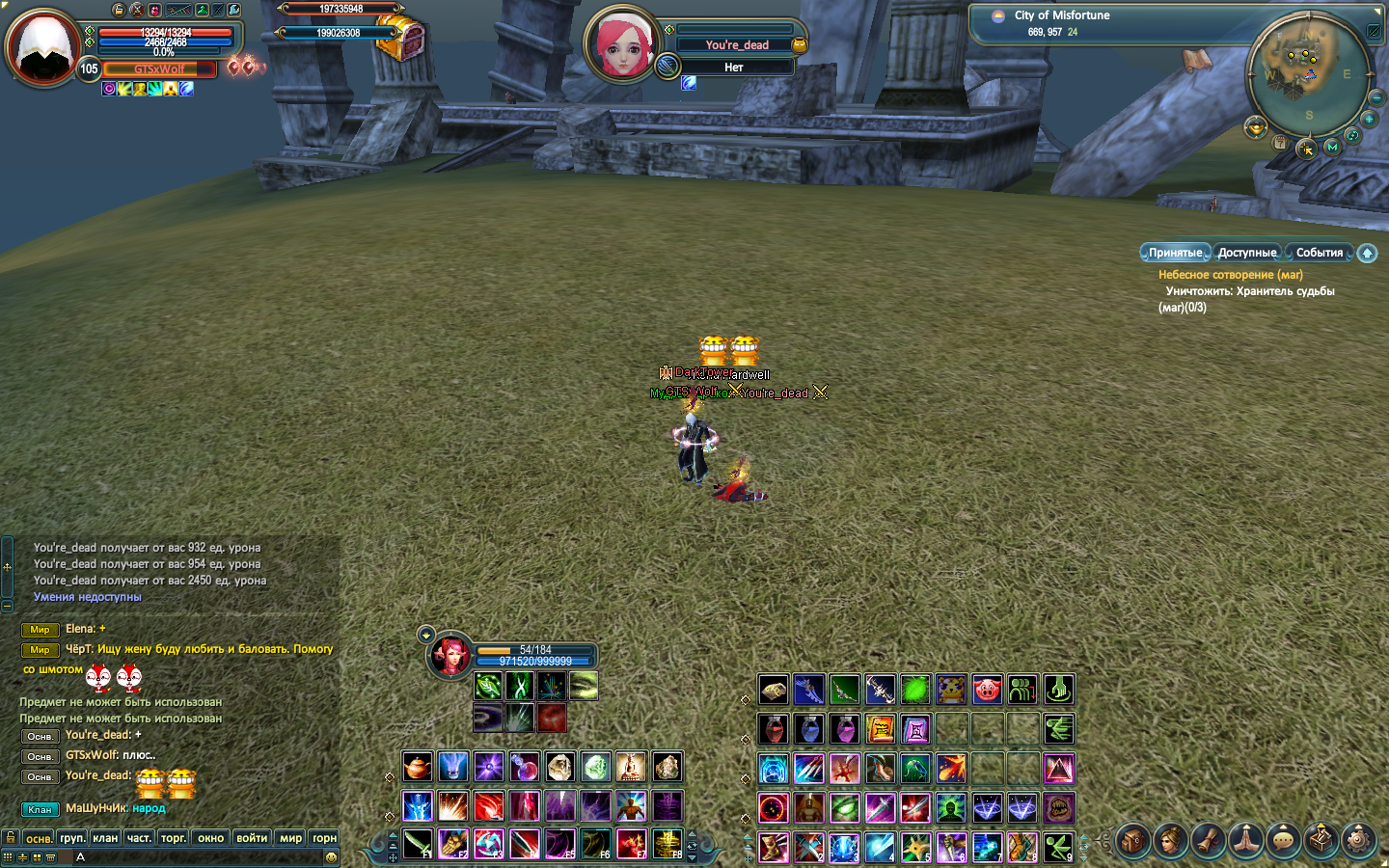Image resolution: width=1389 pixels, height=868 pixels.
Task: Open the gold ingot shop icon
Action: click(1255, 126)
